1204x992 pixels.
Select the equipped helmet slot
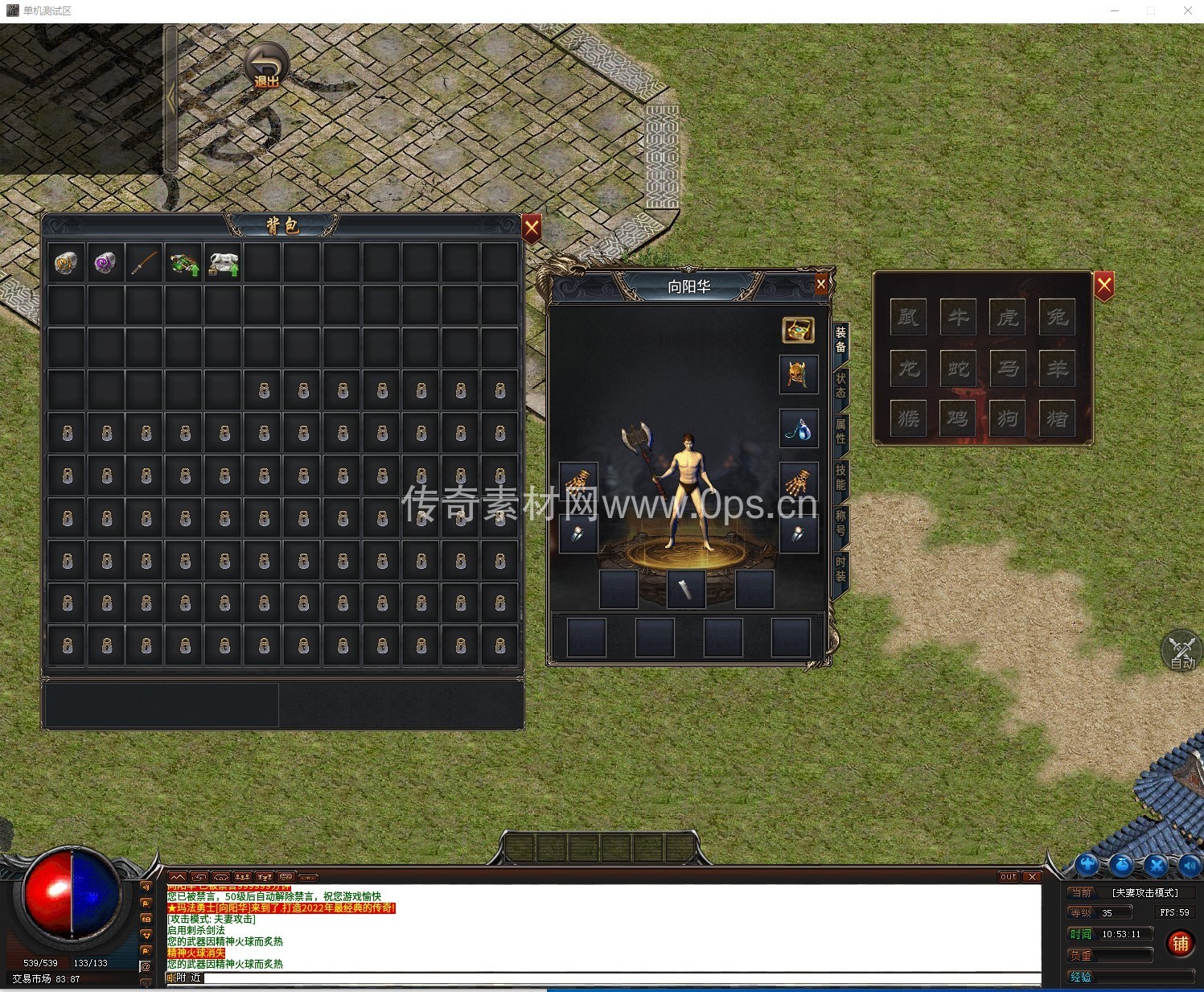tap(798, 374)
